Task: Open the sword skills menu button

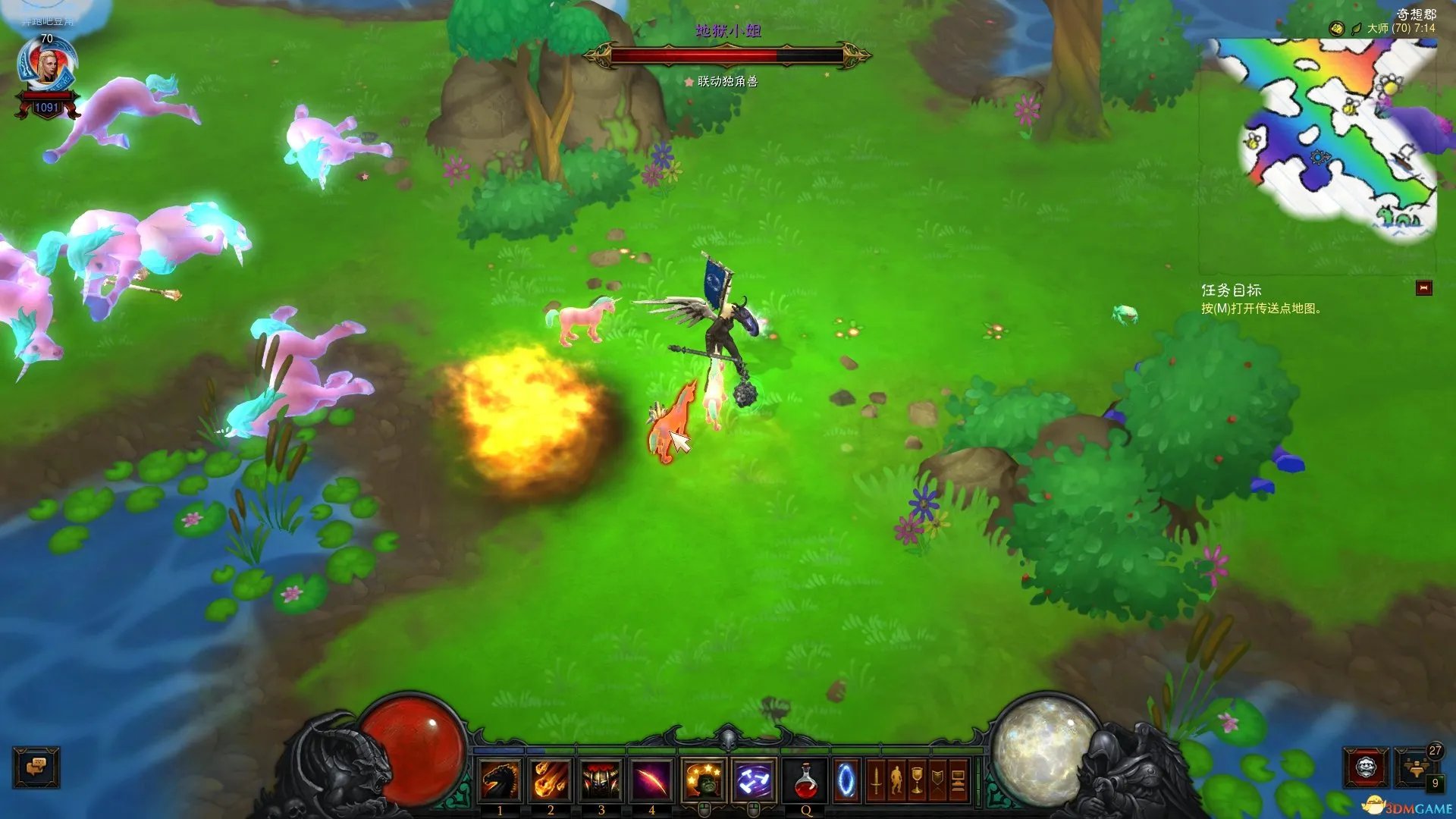Action: pos(876,780)
